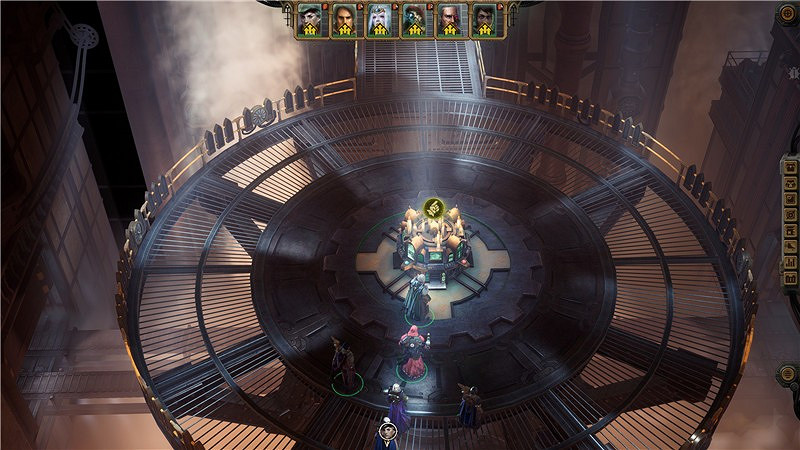Screen dimensions: 800x450
Task: Click the green interaction marker above the console
Action: click(433, 208)
